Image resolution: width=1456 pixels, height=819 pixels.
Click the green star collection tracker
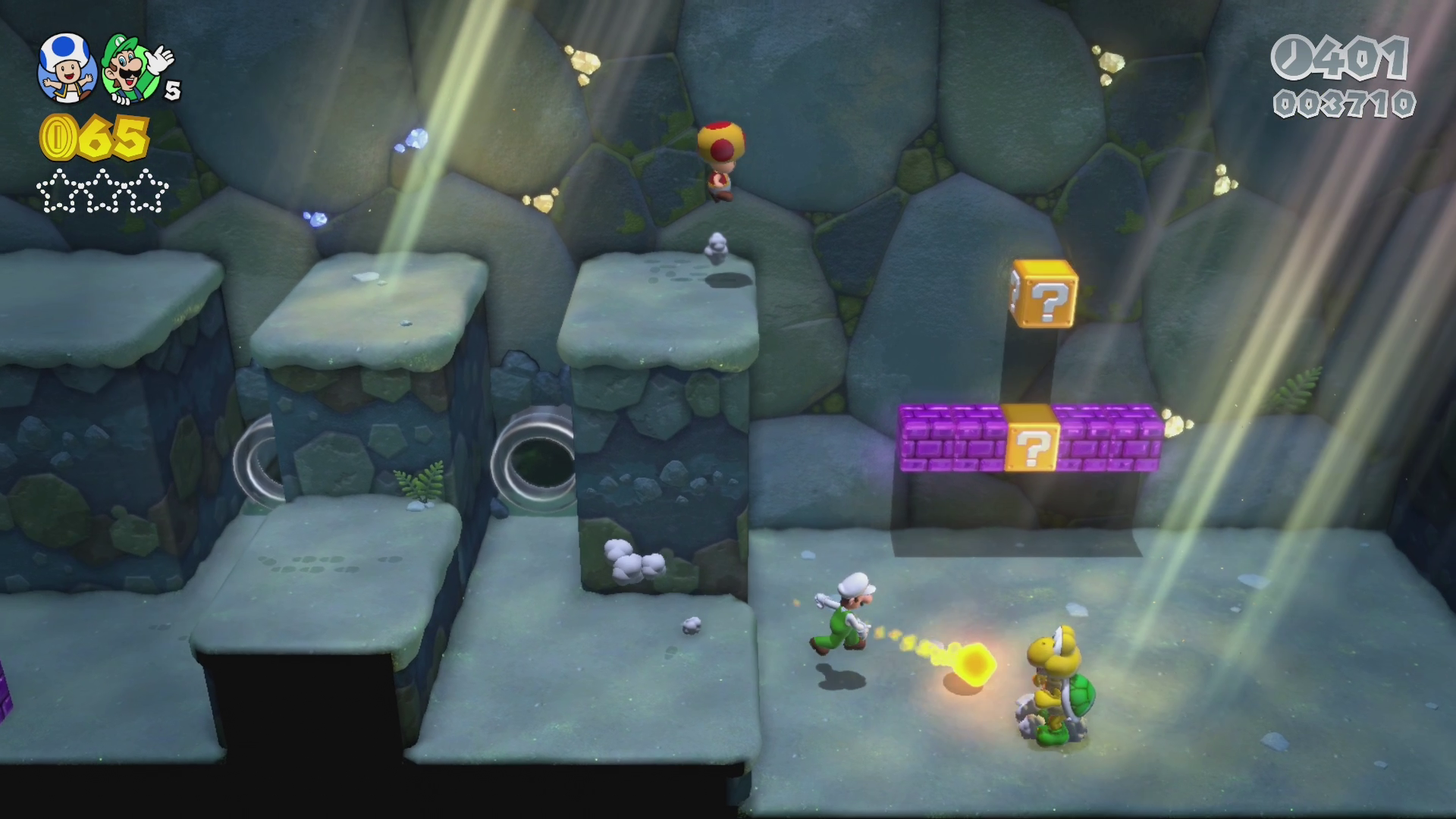point(102,193)
